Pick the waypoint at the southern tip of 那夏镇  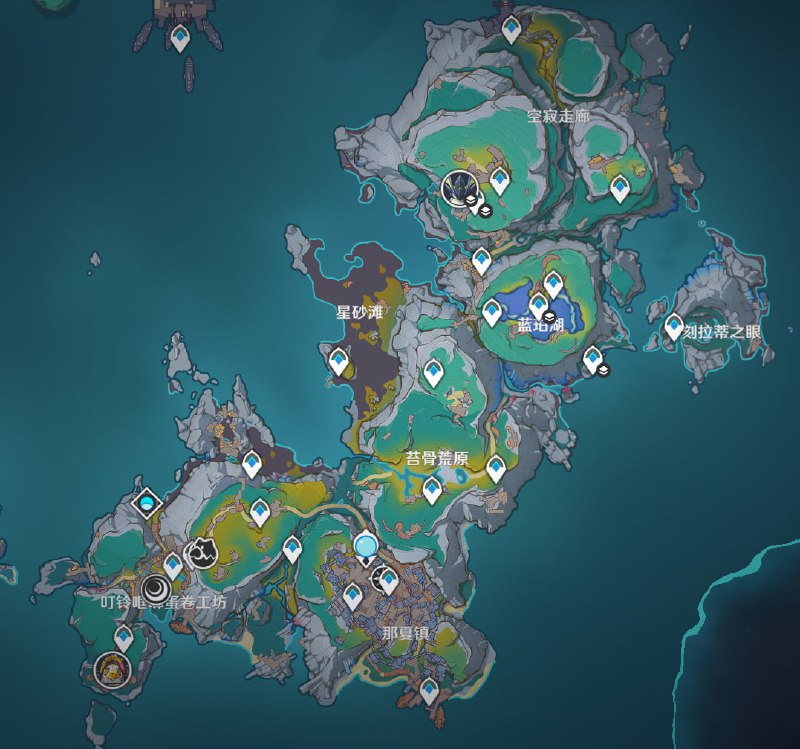430,689
